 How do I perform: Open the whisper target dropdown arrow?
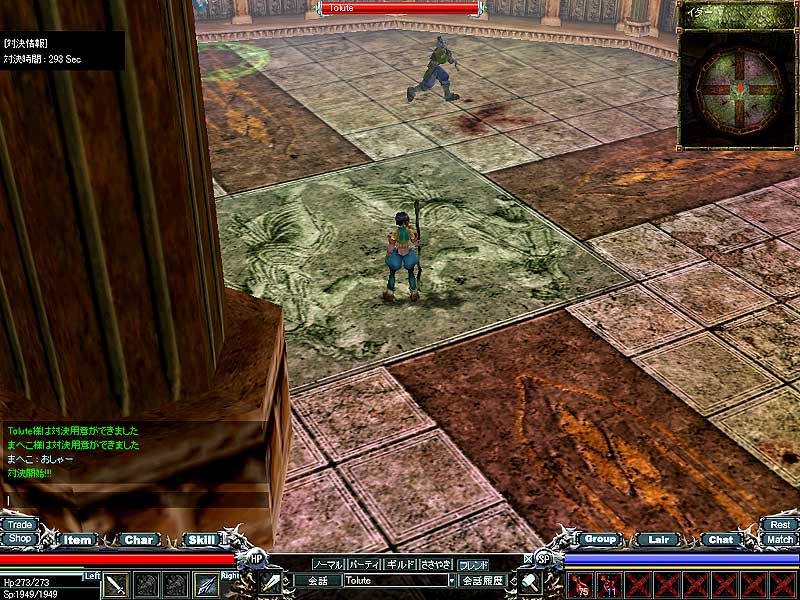point(452,580)
